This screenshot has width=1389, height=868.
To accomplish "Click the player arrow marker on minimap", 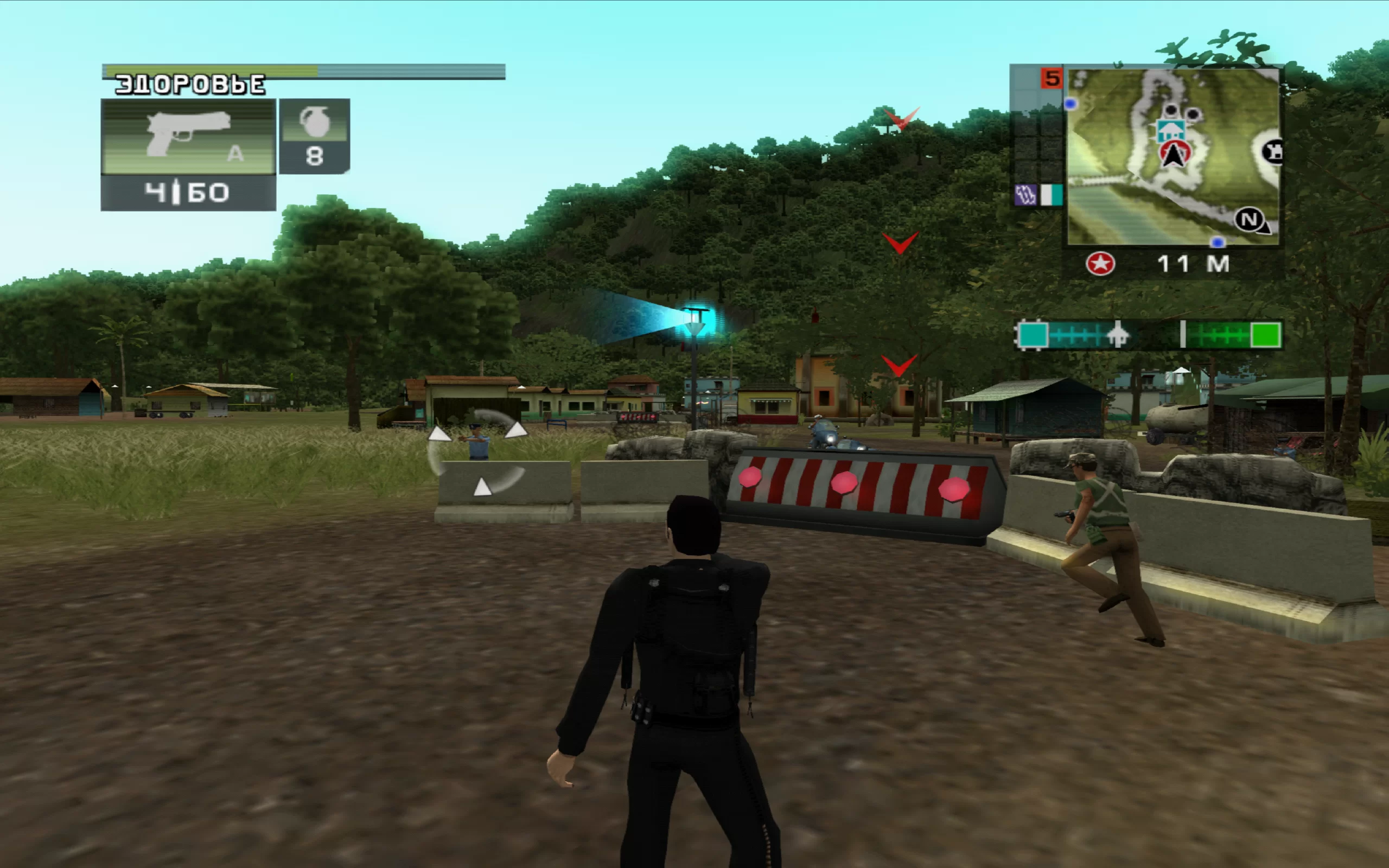I will [x=1174, y=155].
